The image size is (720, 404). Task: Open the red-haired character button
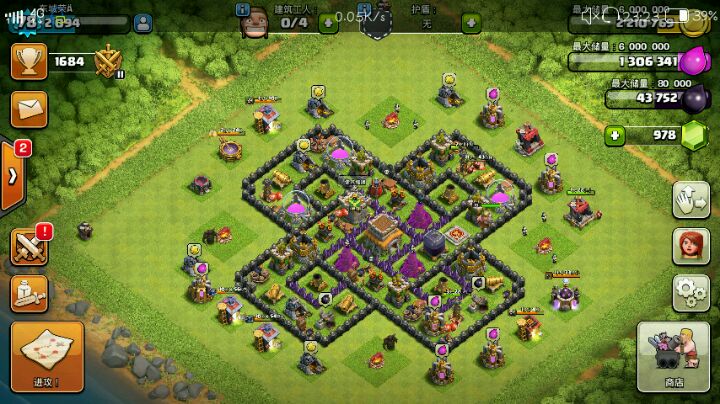coord(688,245)
